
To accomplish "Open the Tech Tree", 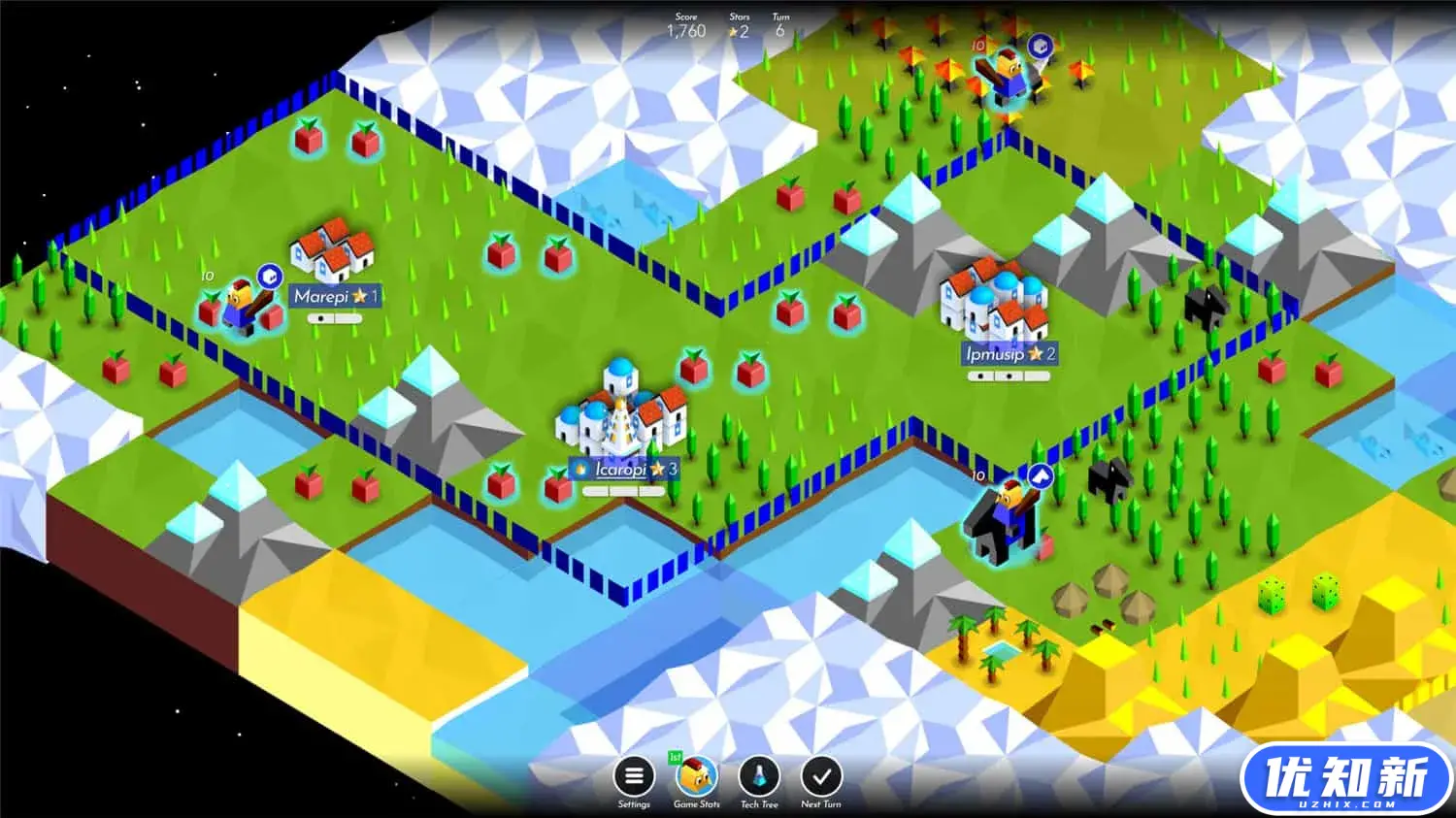I will [x=760, y=776].
